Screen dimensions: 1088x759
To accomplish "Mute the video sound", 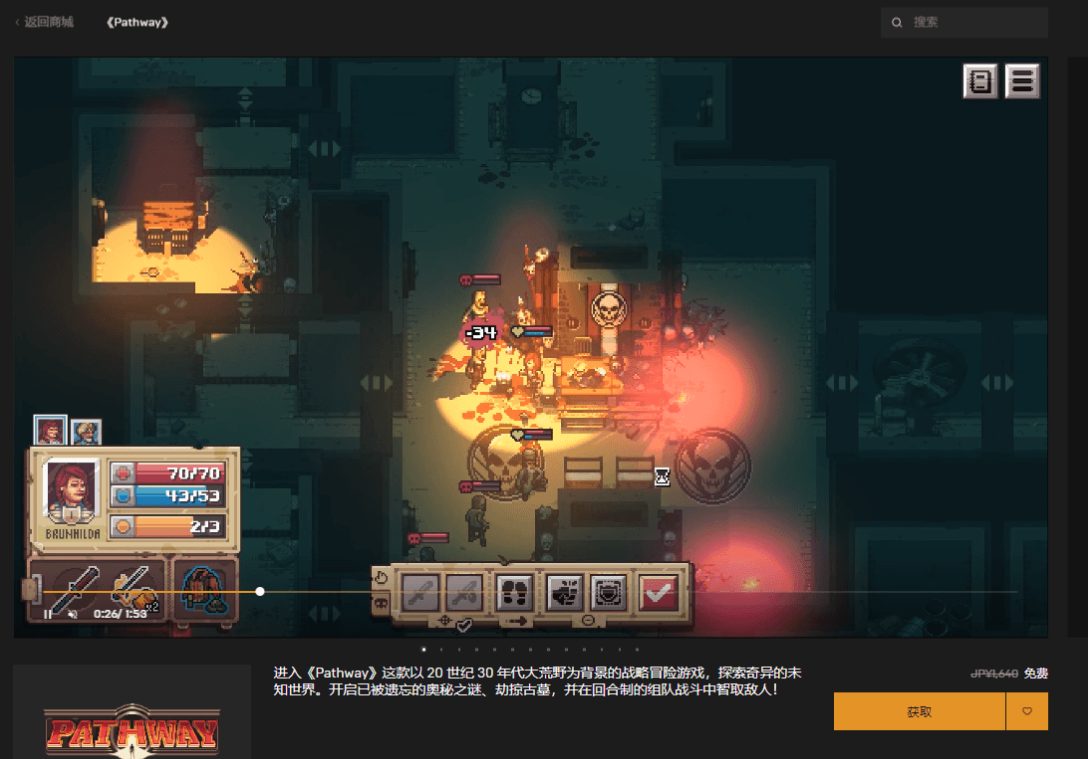I will coord(73,614).
